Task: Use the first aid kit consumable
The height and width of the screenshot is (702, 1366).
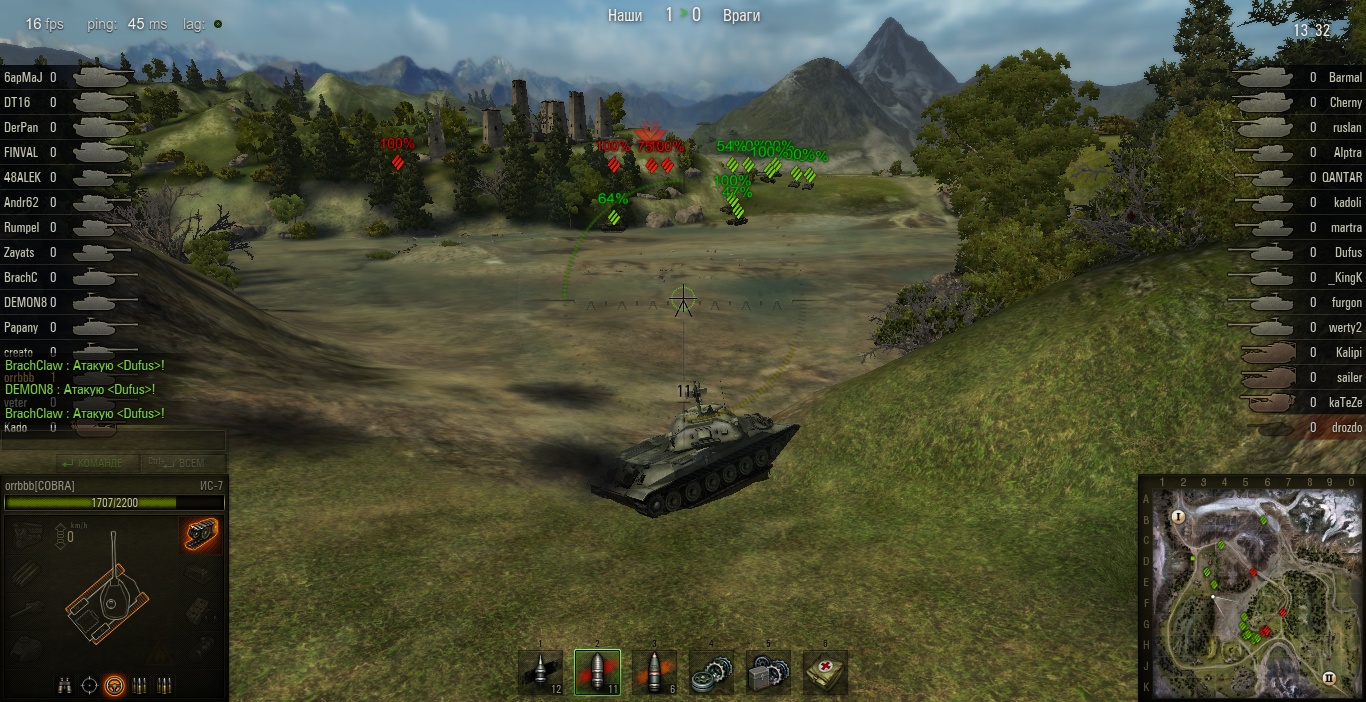Action: 825,671
